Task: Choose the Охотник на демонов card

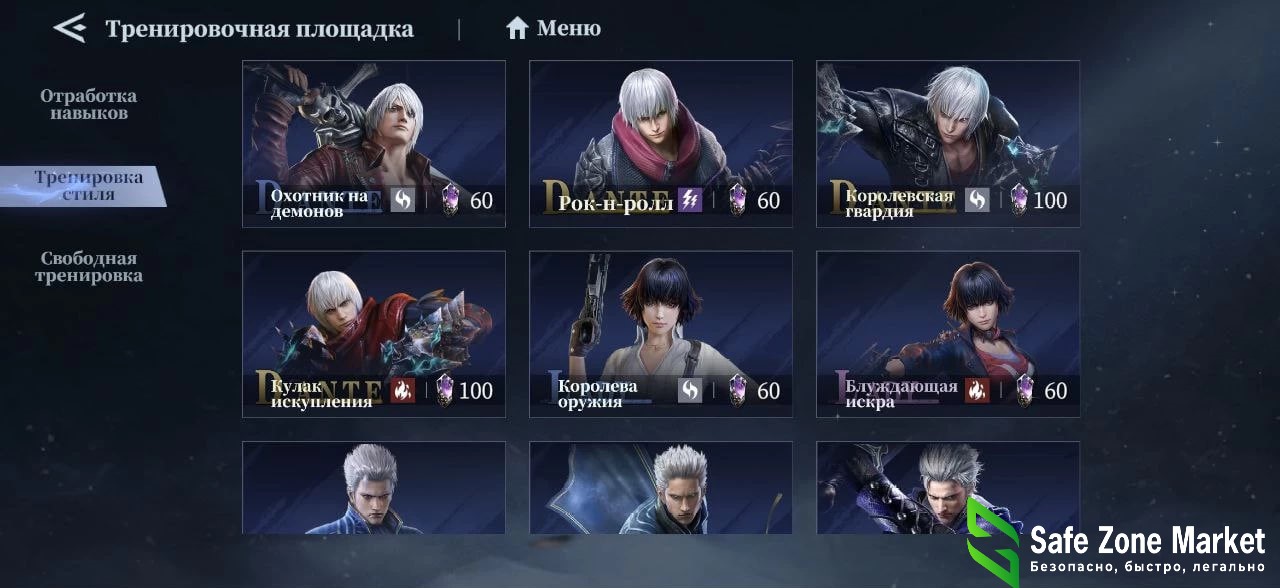Action: [x=373, y=143]
